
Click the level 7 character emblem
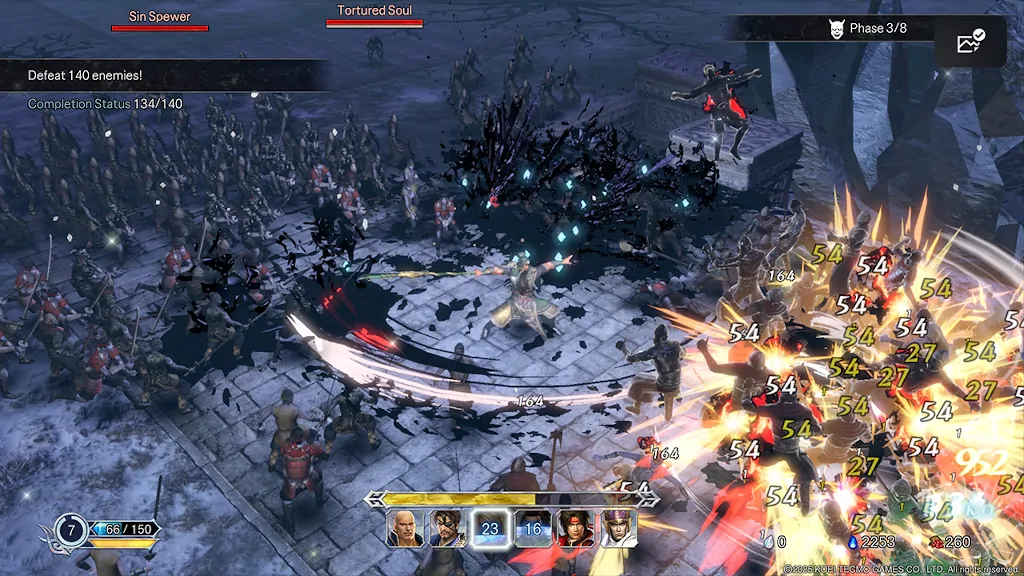coord(70,529)
